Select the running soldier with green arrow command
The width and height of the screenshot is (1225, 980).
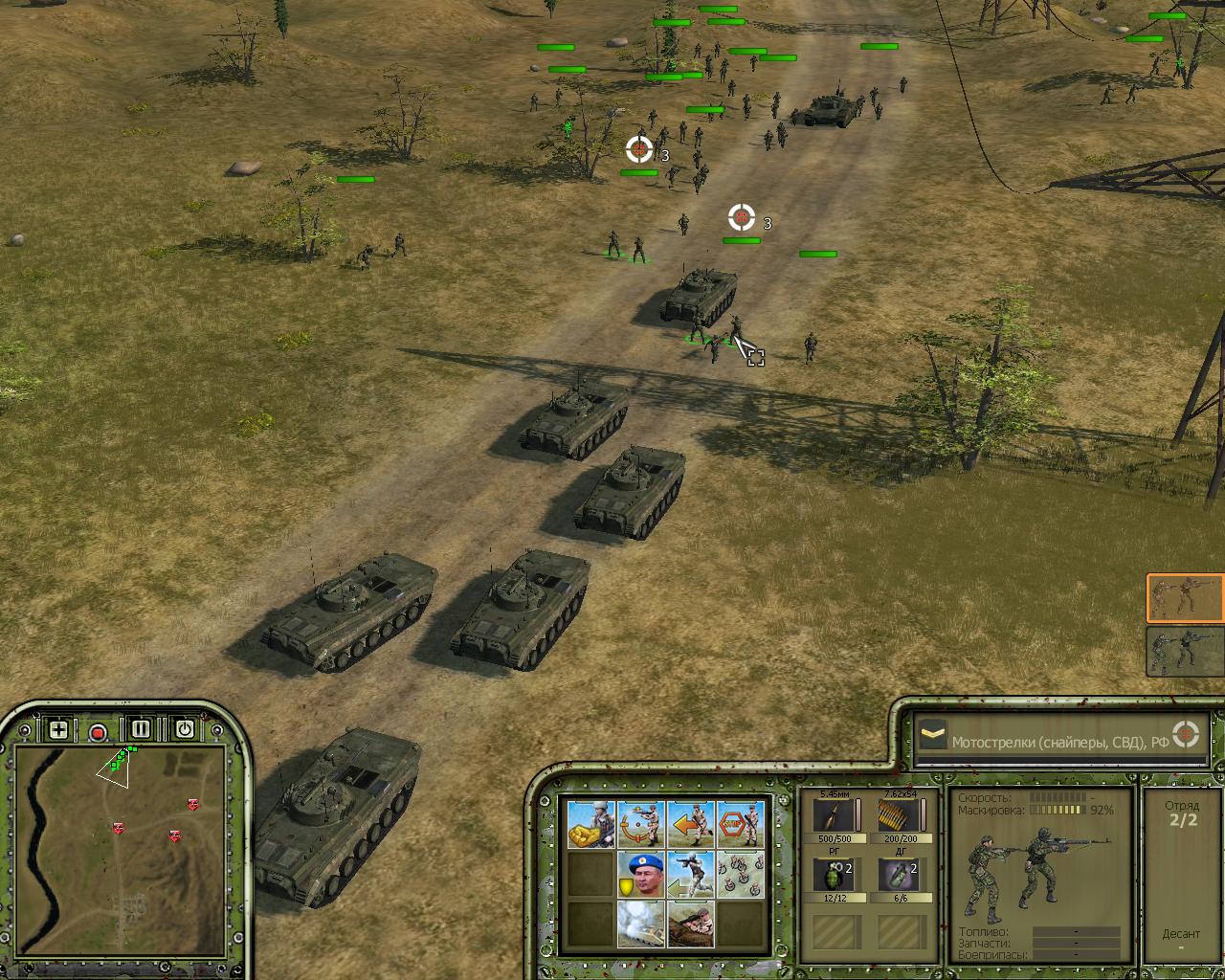pos(691,874)
